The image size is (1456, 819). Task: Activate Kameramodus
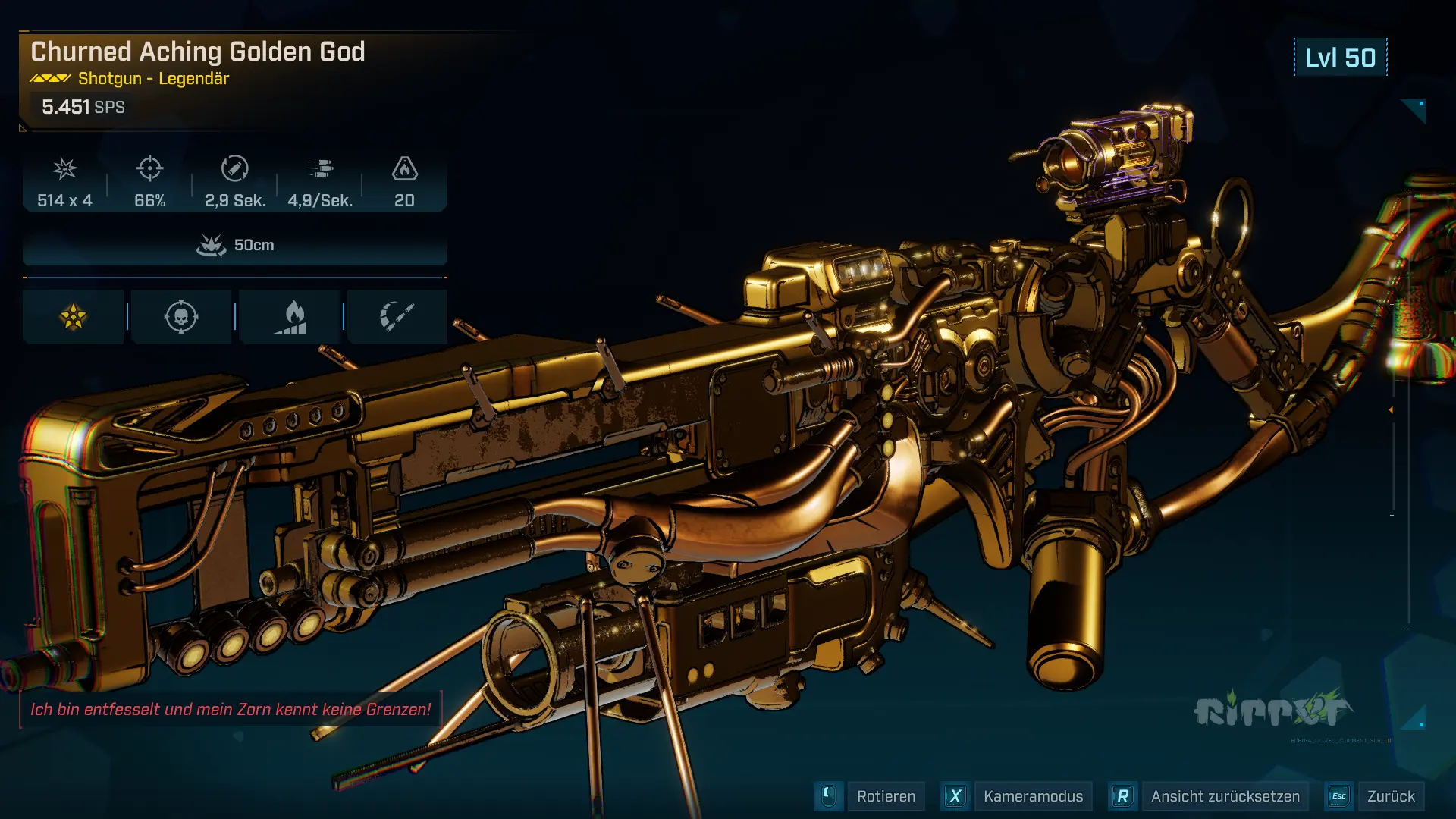coord(1032,796)
